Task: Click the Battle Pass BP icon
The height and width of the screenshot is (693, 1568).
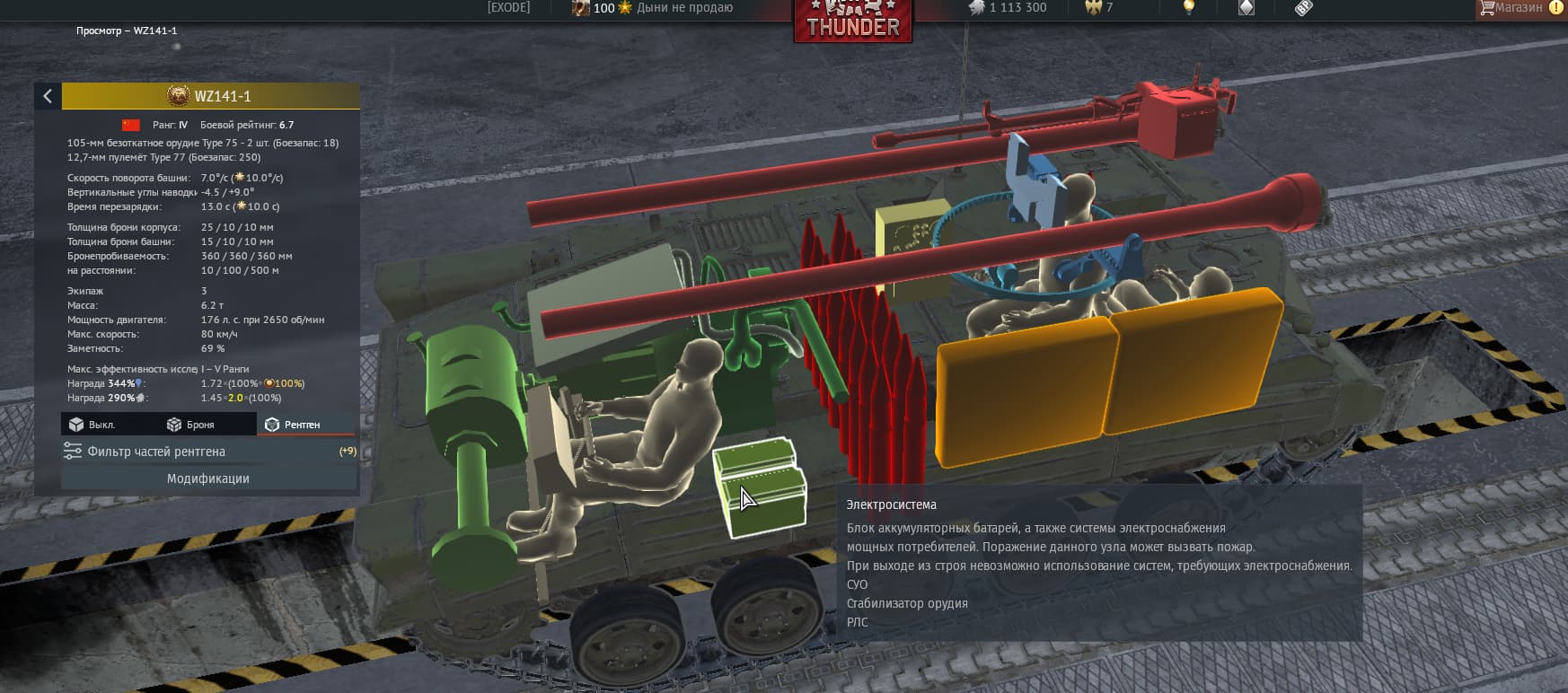Action: coord(1304,8)
